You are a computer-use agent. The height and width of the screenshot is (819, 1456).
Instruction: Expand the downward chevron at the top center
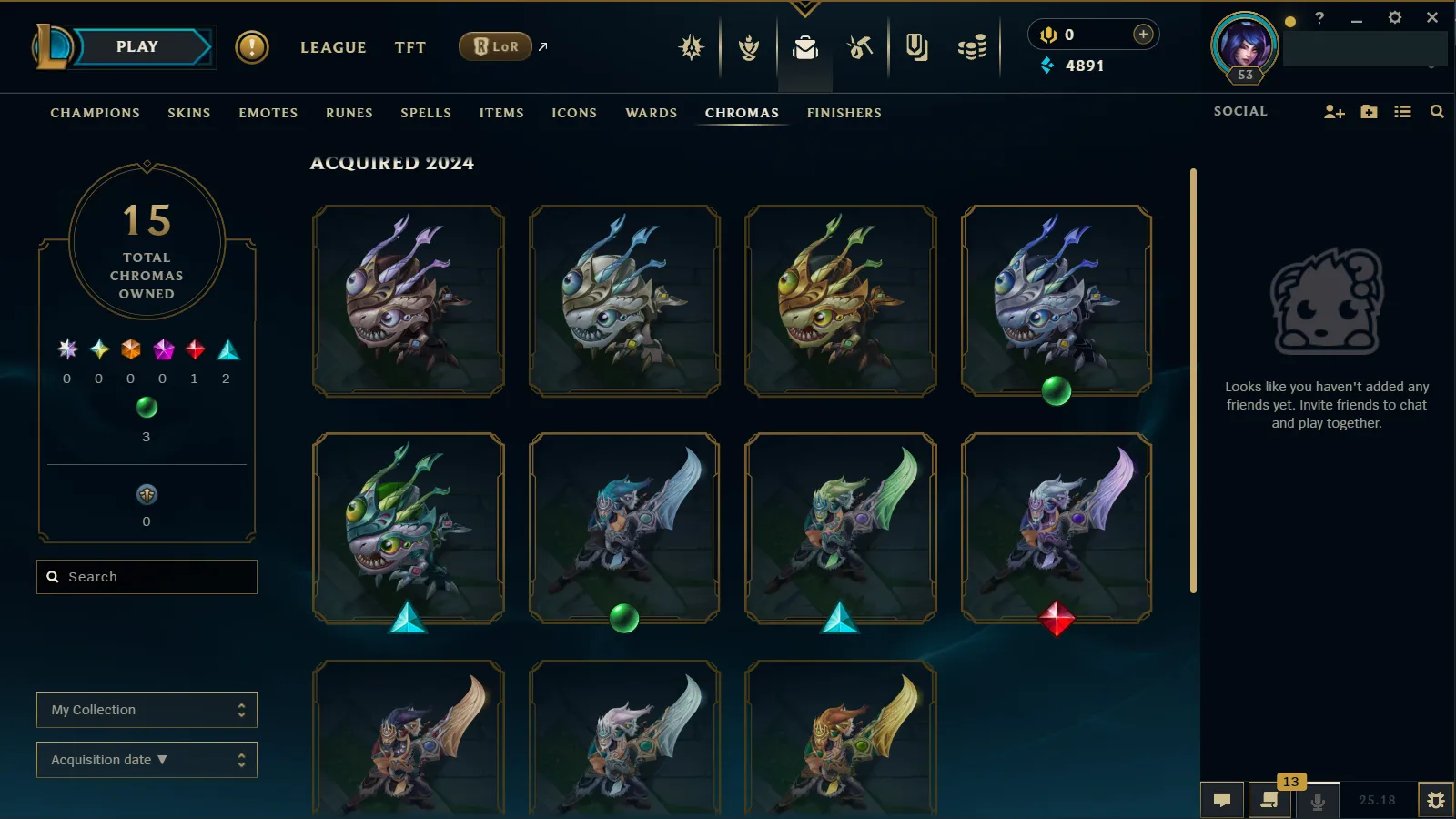pyautogui.click(x=804, y=7)
